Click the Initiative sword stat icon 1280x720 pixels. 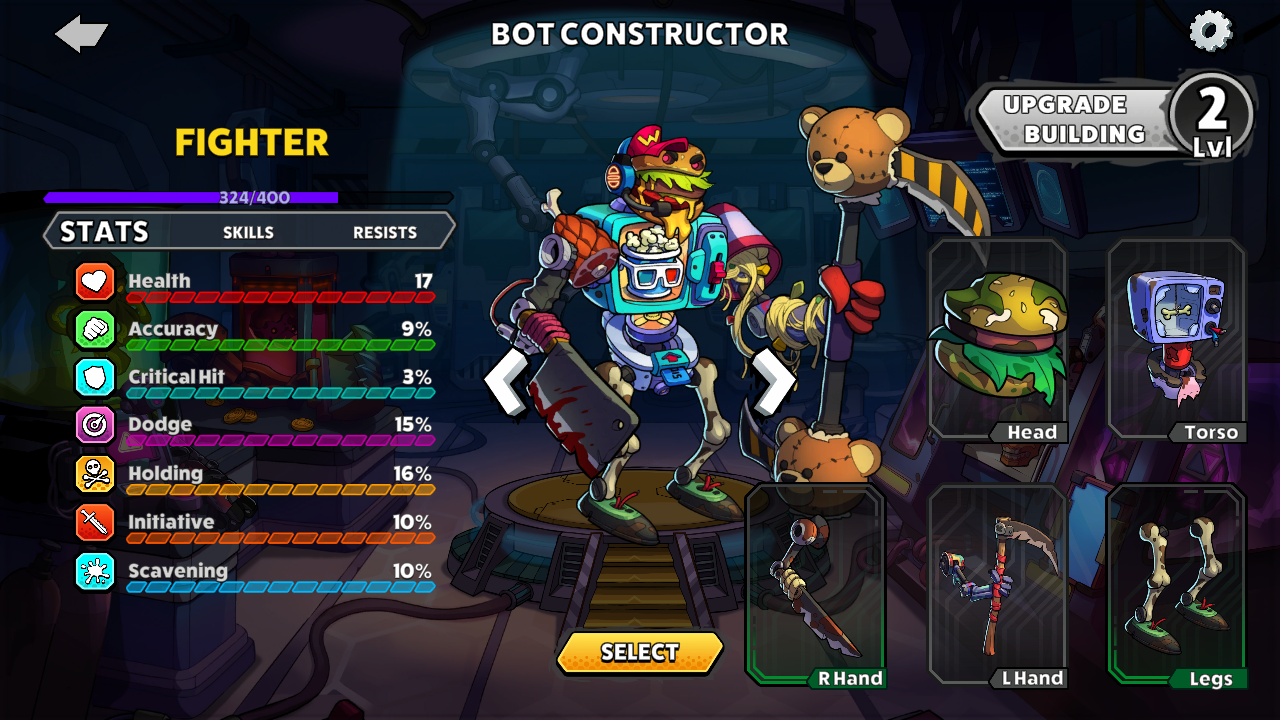[x=95, y=522]
